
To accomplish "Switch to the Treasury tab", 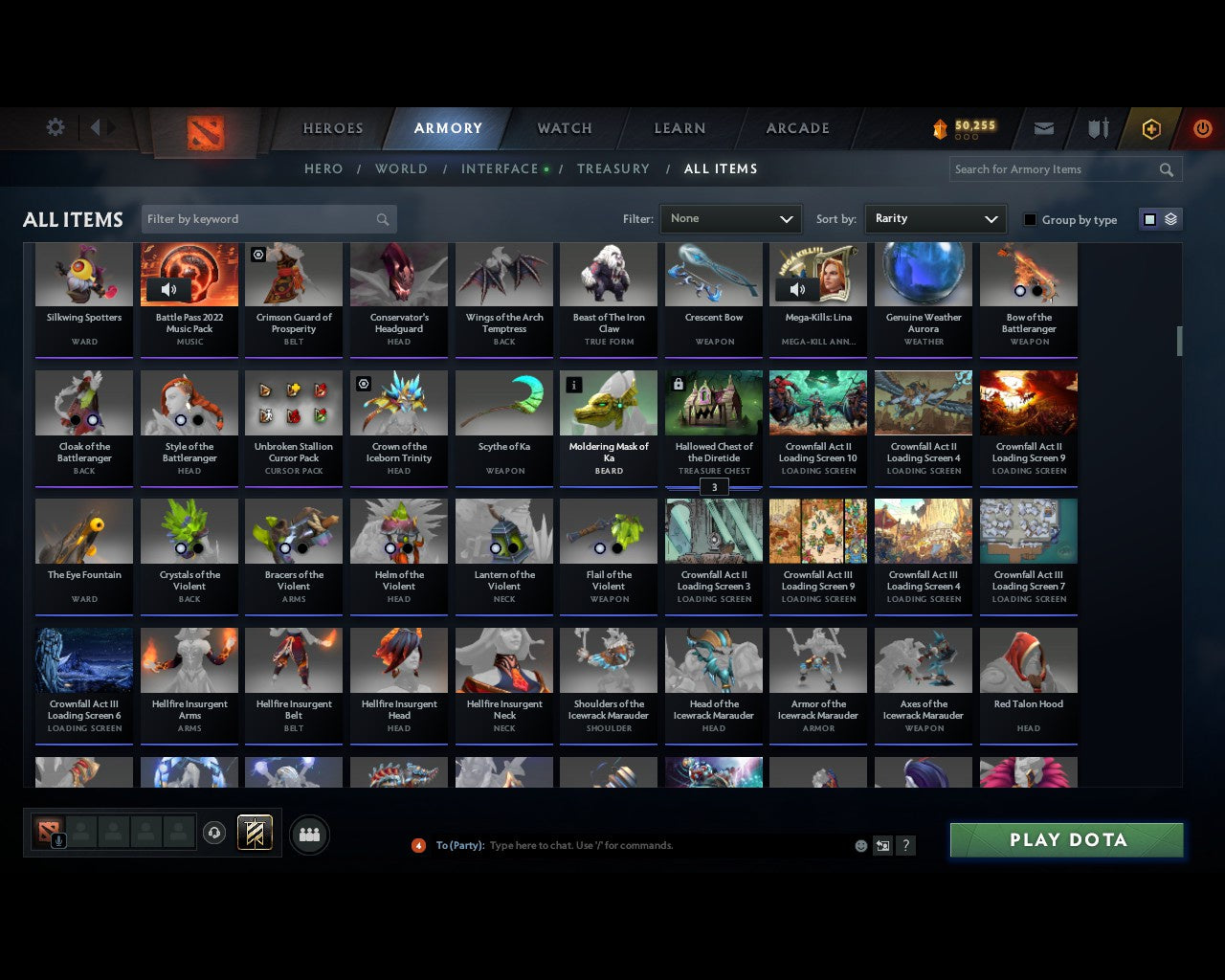I will point(613,168).
